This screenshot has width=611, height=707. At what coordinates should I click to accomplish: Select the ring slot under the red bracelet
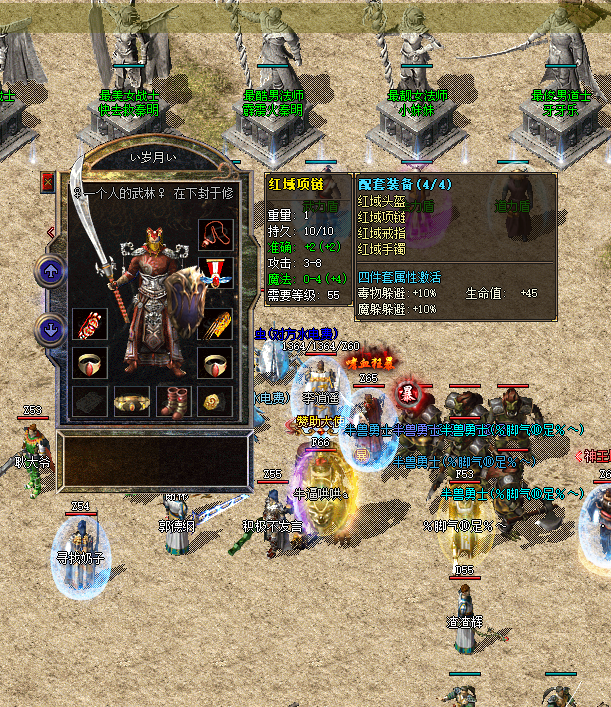coord(90,363)
